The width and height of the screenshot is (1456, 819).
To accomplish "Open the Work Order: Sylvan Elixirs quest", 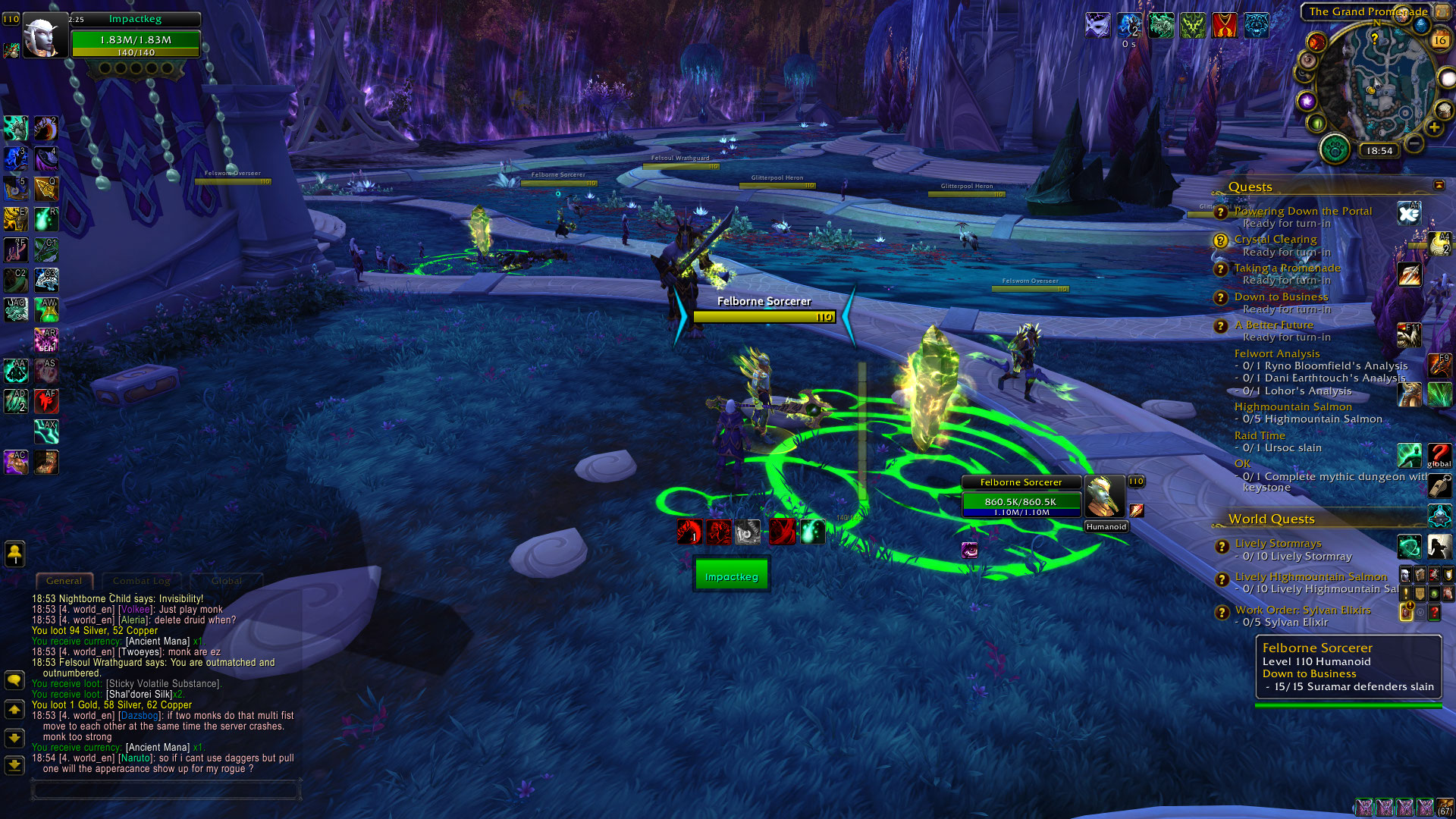I will coord(1302,610).
